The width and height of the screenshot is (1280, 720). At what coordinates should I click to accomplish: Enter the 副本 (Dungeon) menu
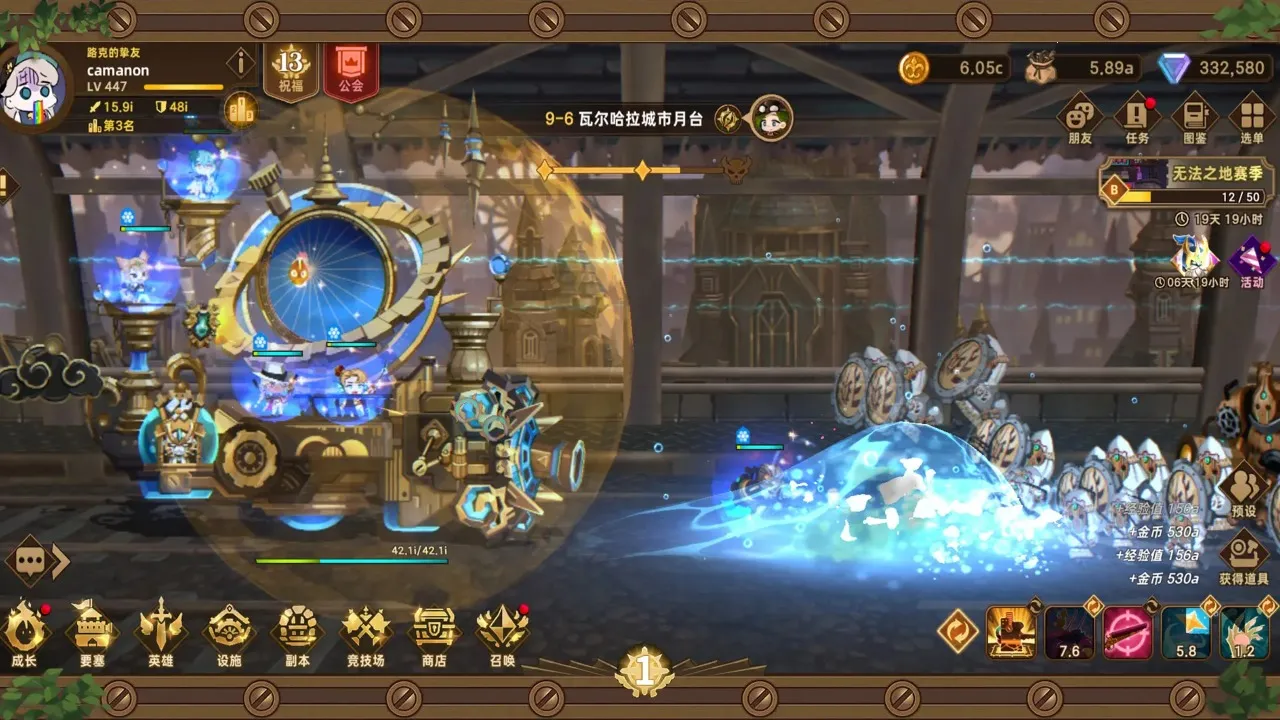299,633
